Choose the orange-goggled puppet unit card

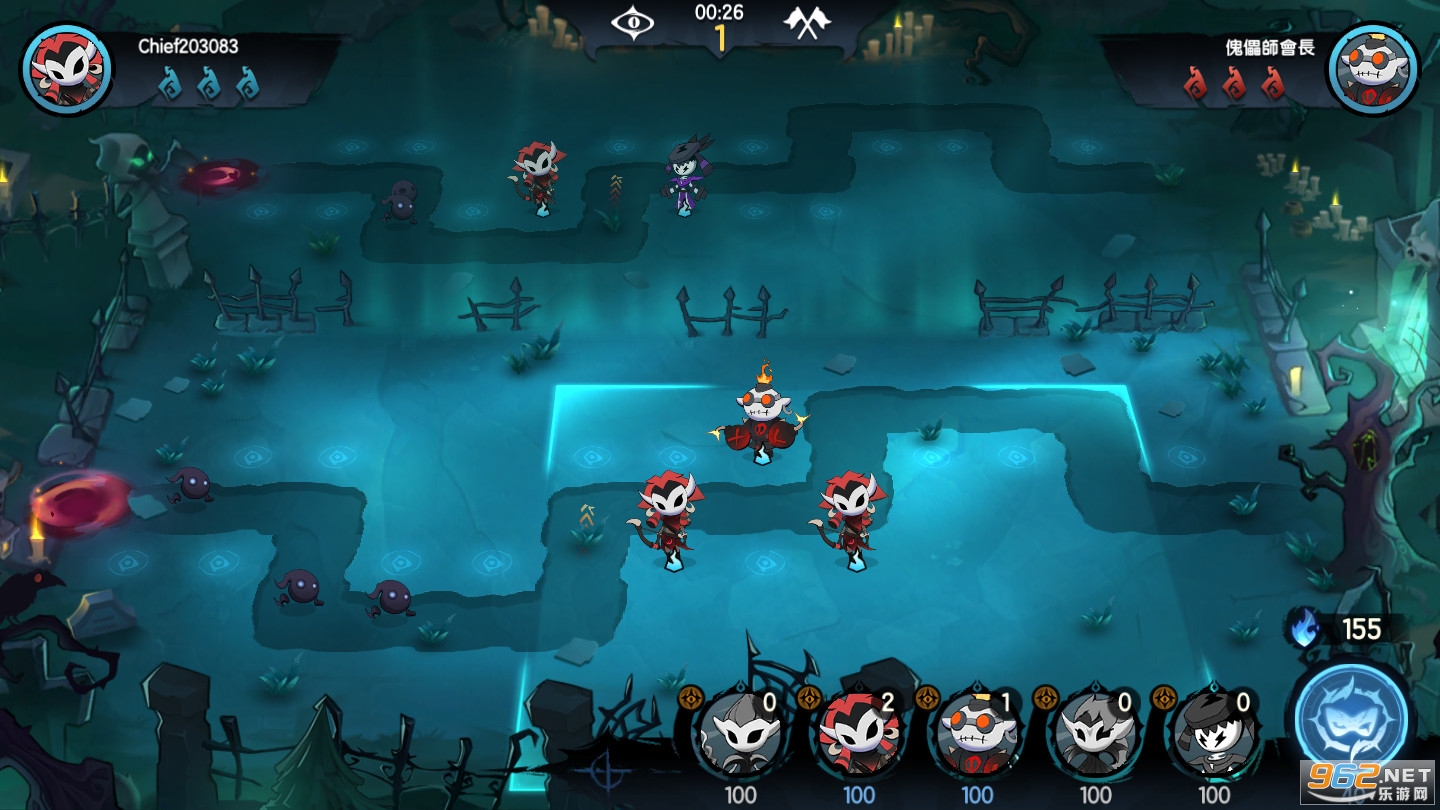[976, 736]
